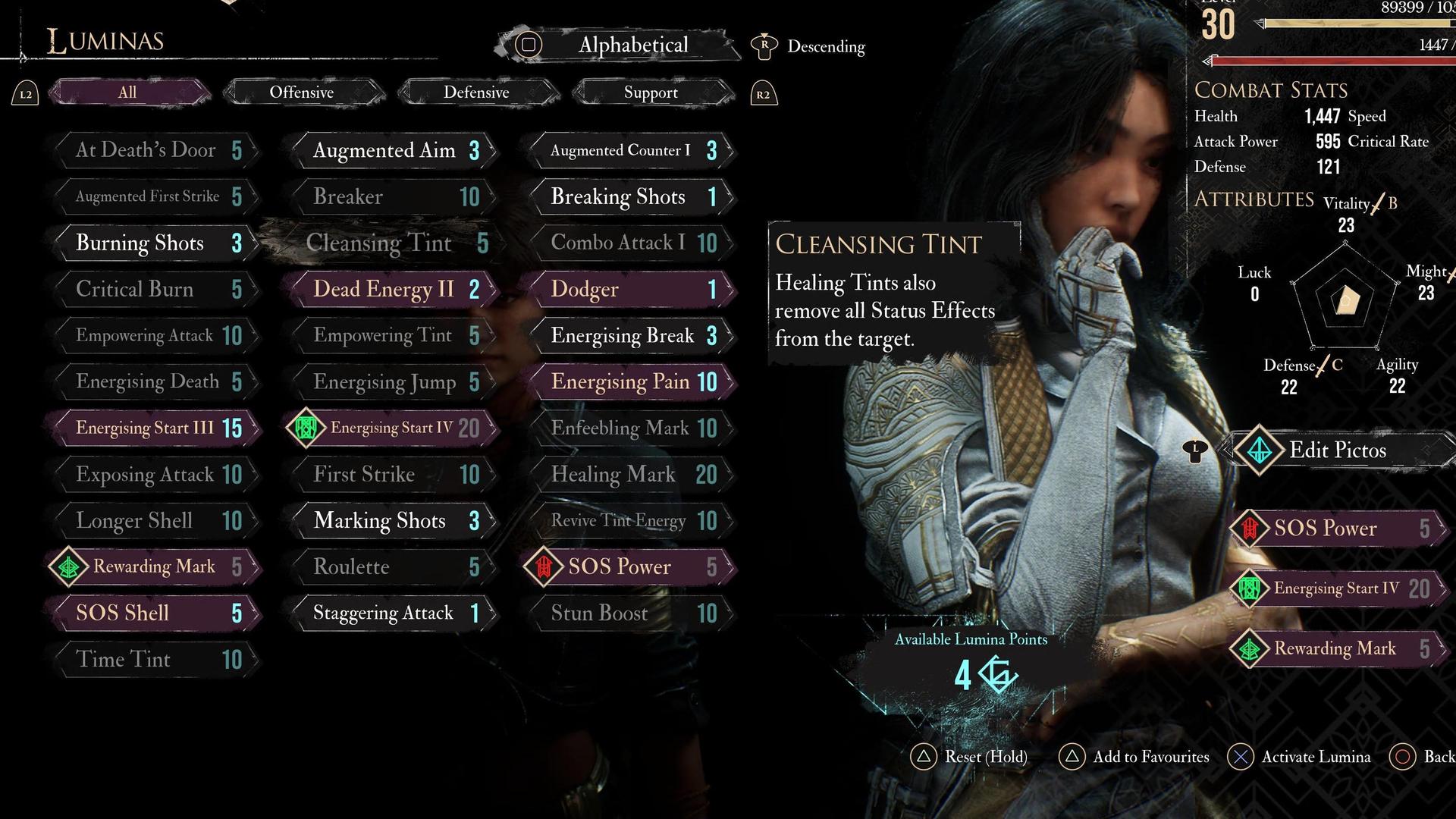This screenshot has height=819, width=1456.
Task: Open the Edit Pictos menu
Action: click(1338, 450)
